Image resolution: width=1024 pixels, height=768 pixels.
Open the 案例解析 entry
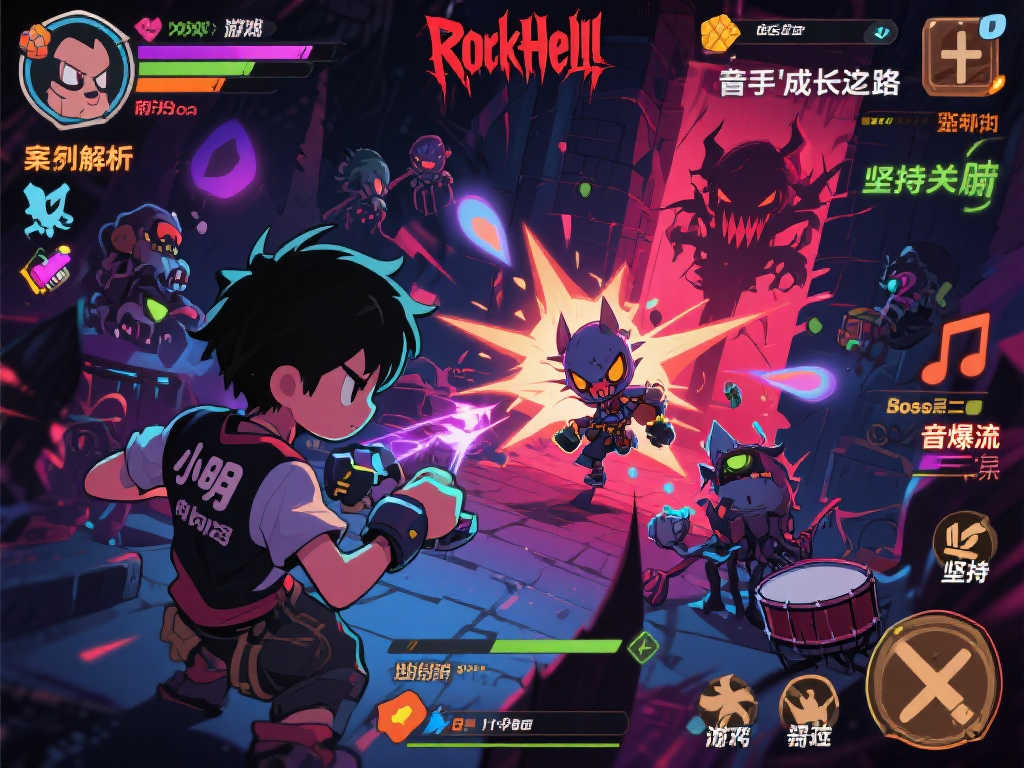(78, 159)
